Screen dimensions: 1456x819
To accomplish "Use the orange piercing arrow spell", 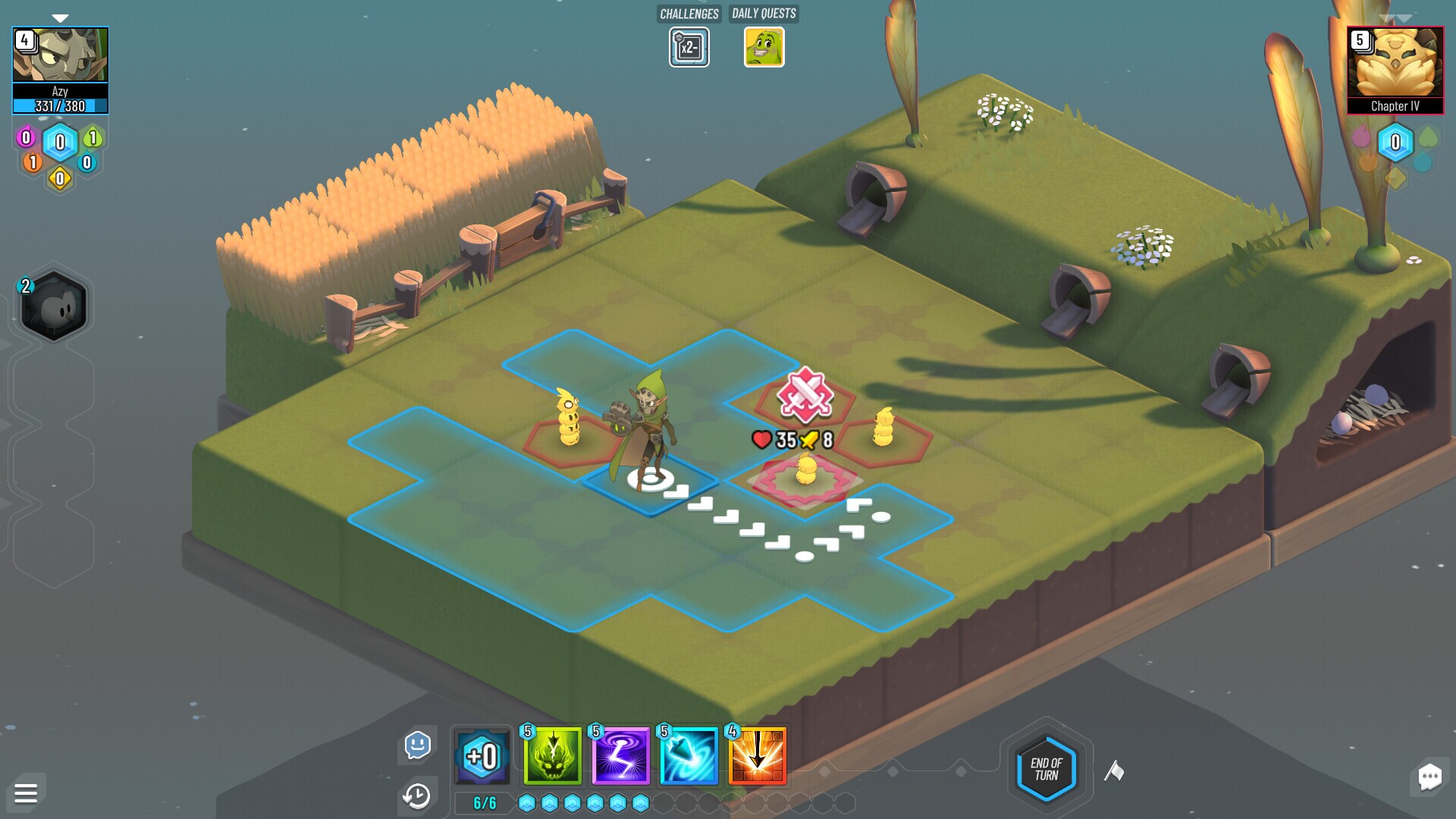I will tap(757, 757).
